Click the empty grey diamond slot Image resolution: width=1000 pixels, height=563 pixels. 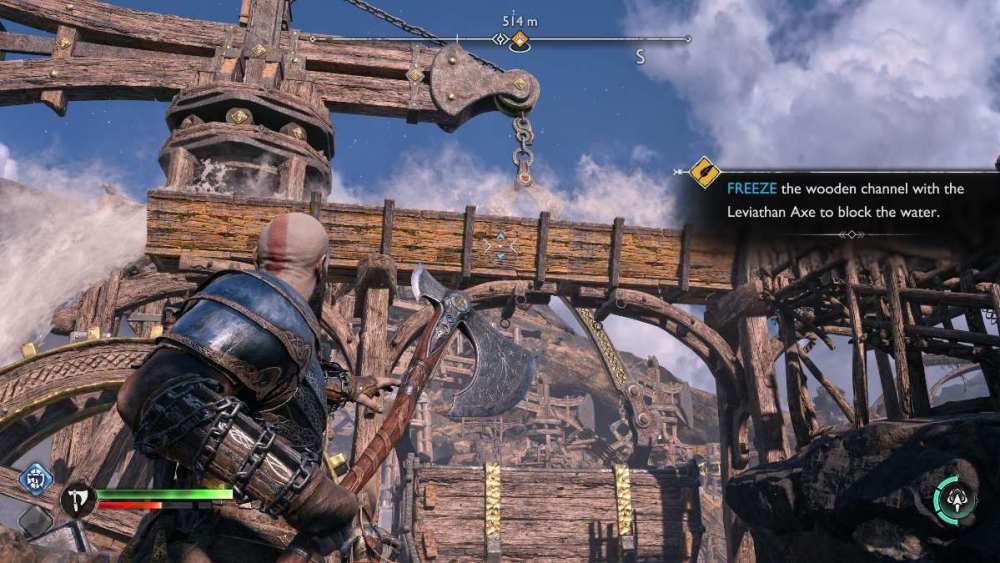pyautogui.click(x=35, y=521)
